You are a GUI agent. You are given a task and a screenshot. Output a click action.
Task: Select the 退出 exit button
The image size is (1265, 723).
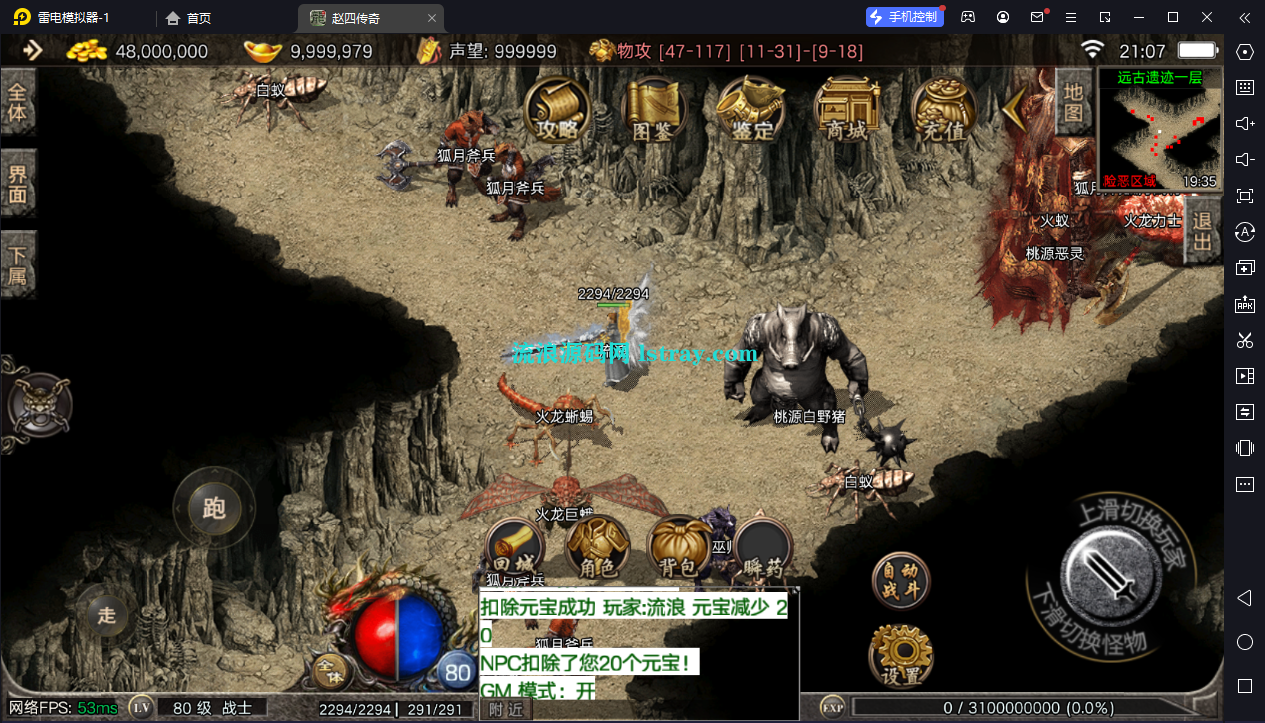[x=1203, y=231]
